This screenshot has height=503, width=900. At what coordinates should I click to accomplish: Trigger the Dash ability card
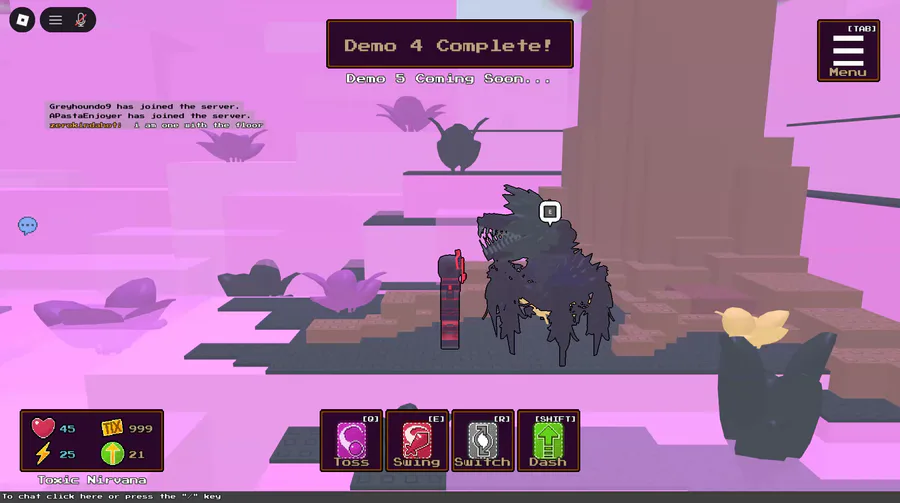[547, 441]
